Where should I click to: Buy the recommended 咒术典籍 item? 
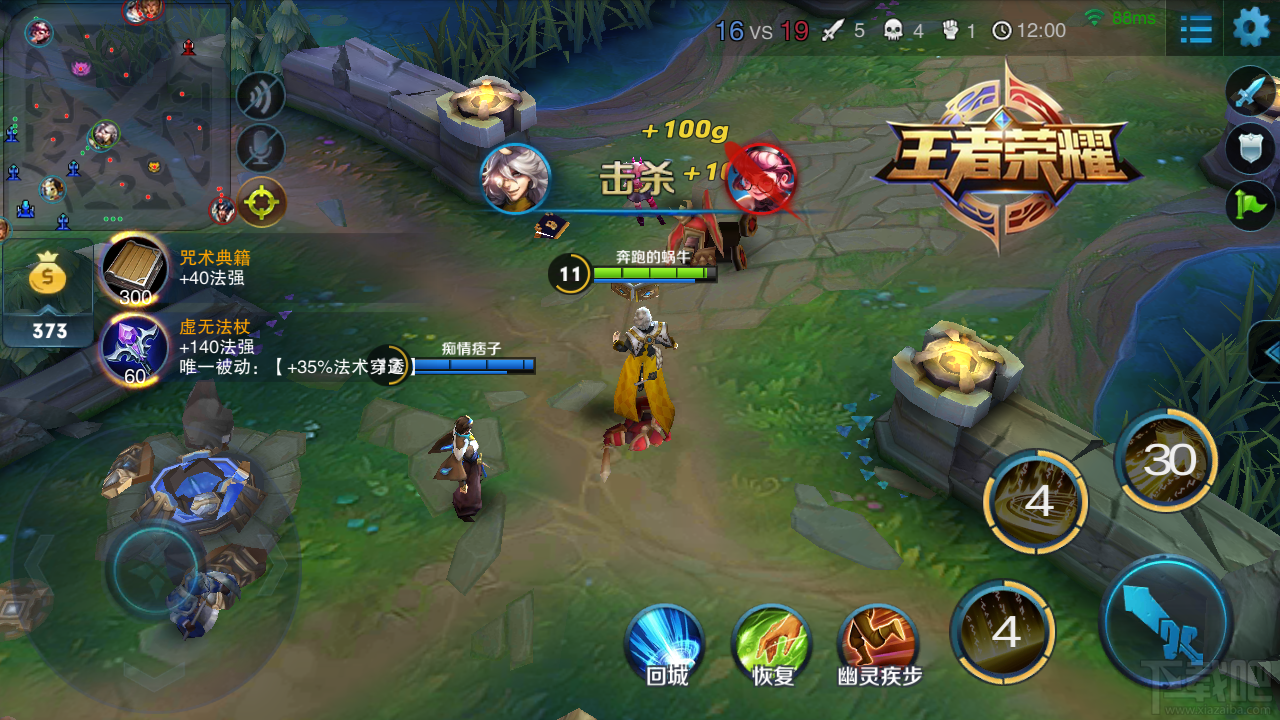tap(134, 268)
